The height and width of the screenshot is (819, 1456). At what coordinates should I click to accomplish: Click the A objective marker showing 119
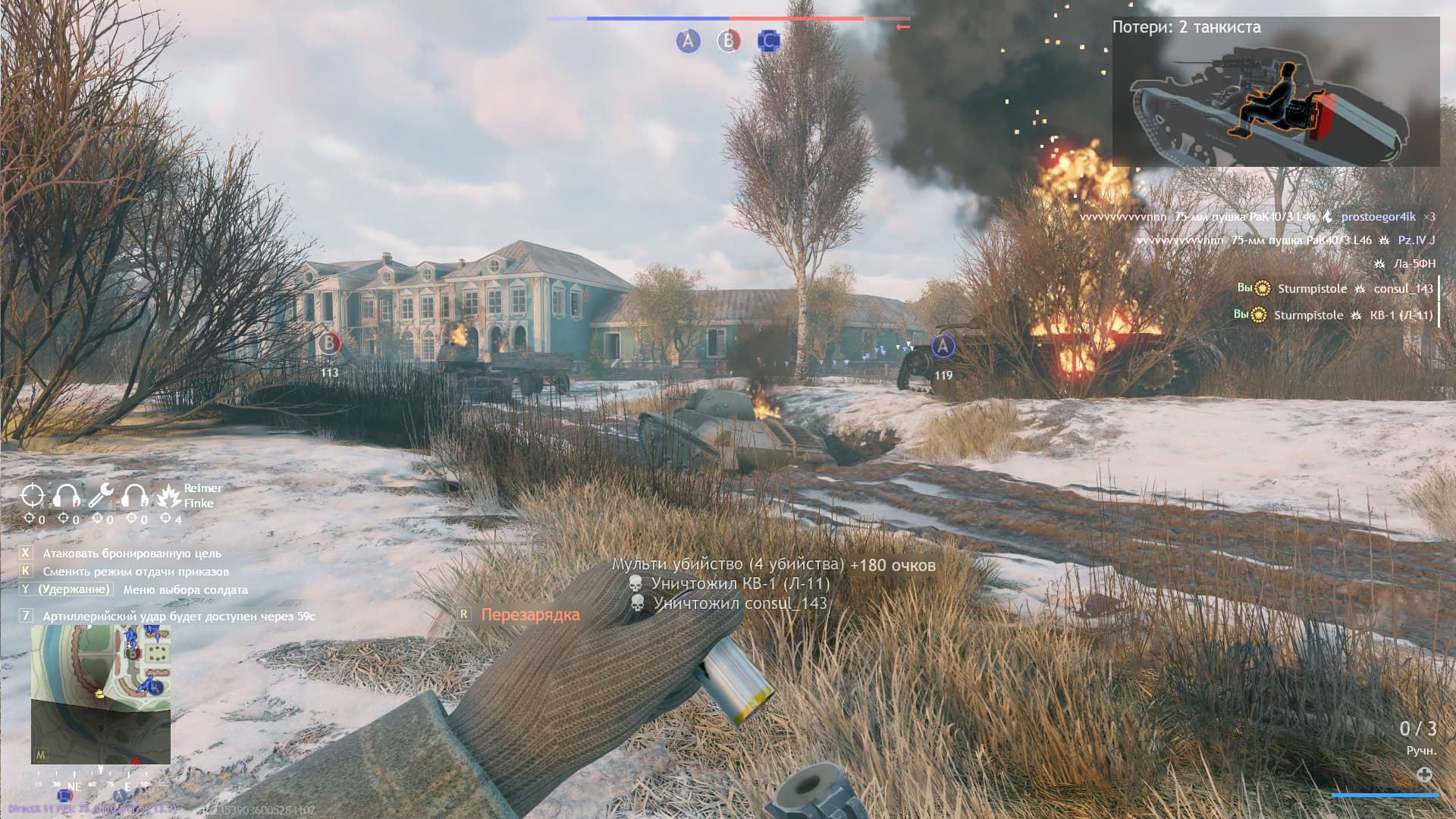[943, 347]
